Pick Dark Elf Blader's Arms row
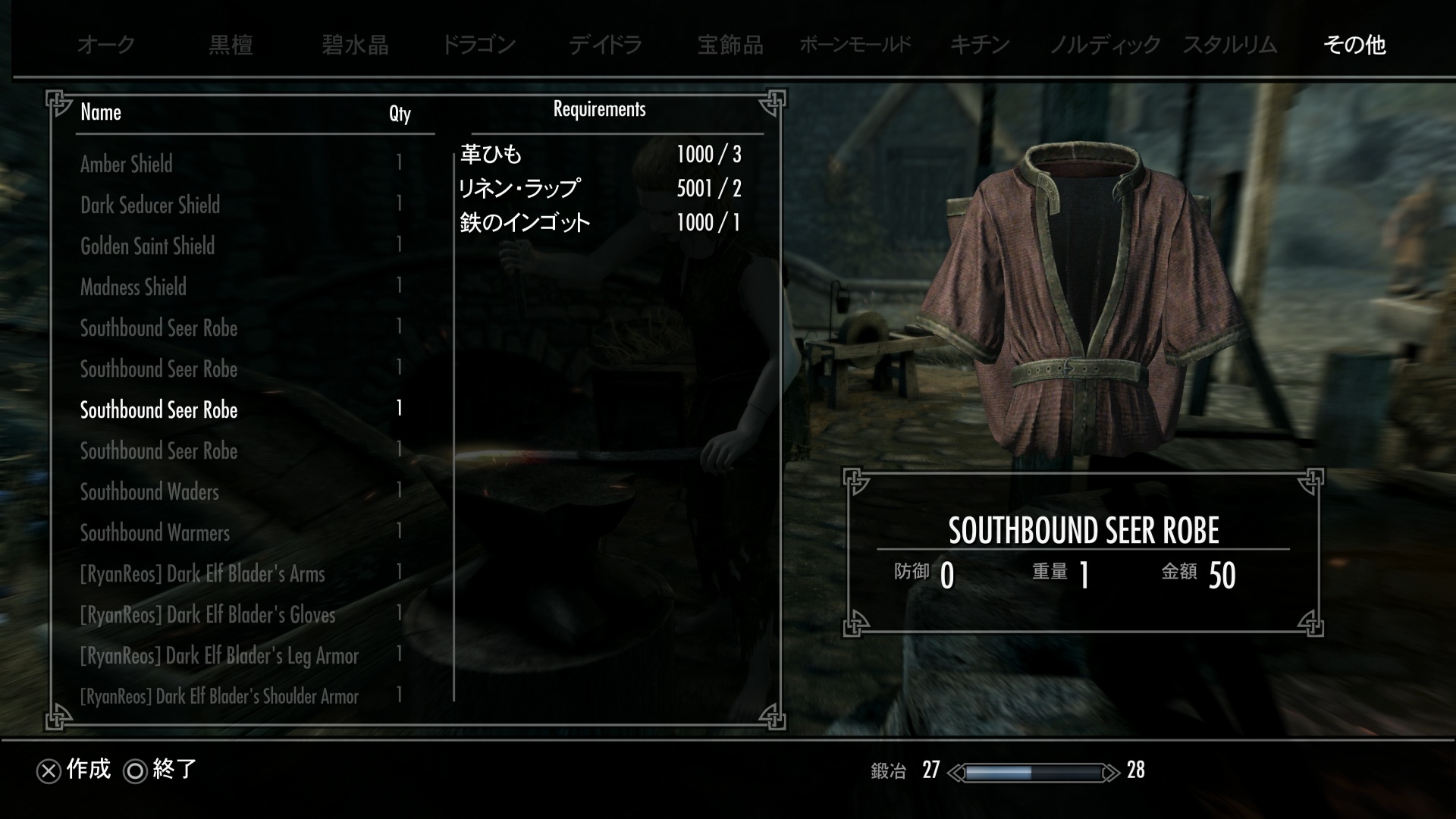Image resolution: width=1456 pixels, height=819 pixels. click(x=202, y=573)
